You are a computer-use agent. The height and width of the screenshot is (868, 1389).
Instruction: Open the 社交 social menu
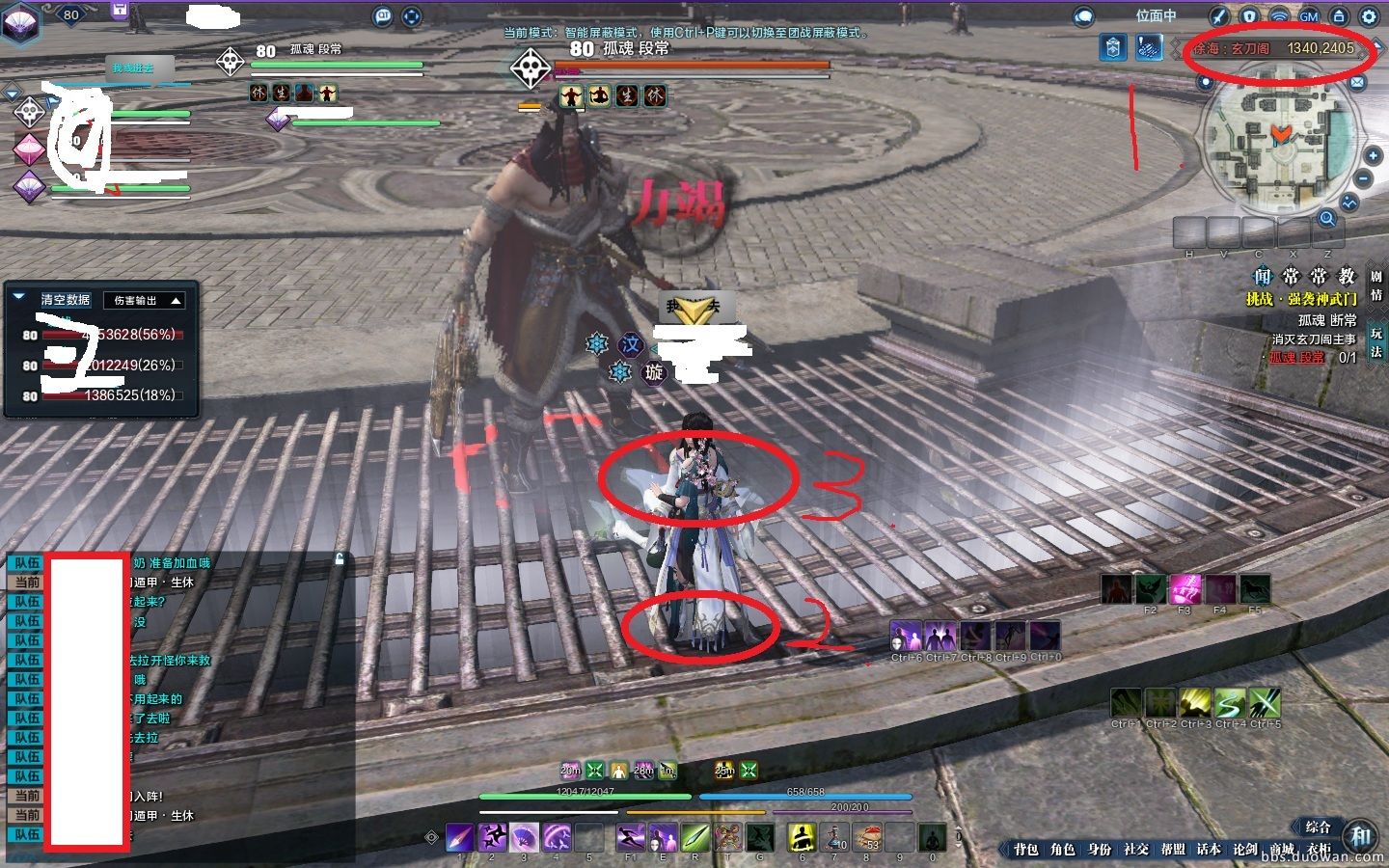click(x=1135, y=849)
